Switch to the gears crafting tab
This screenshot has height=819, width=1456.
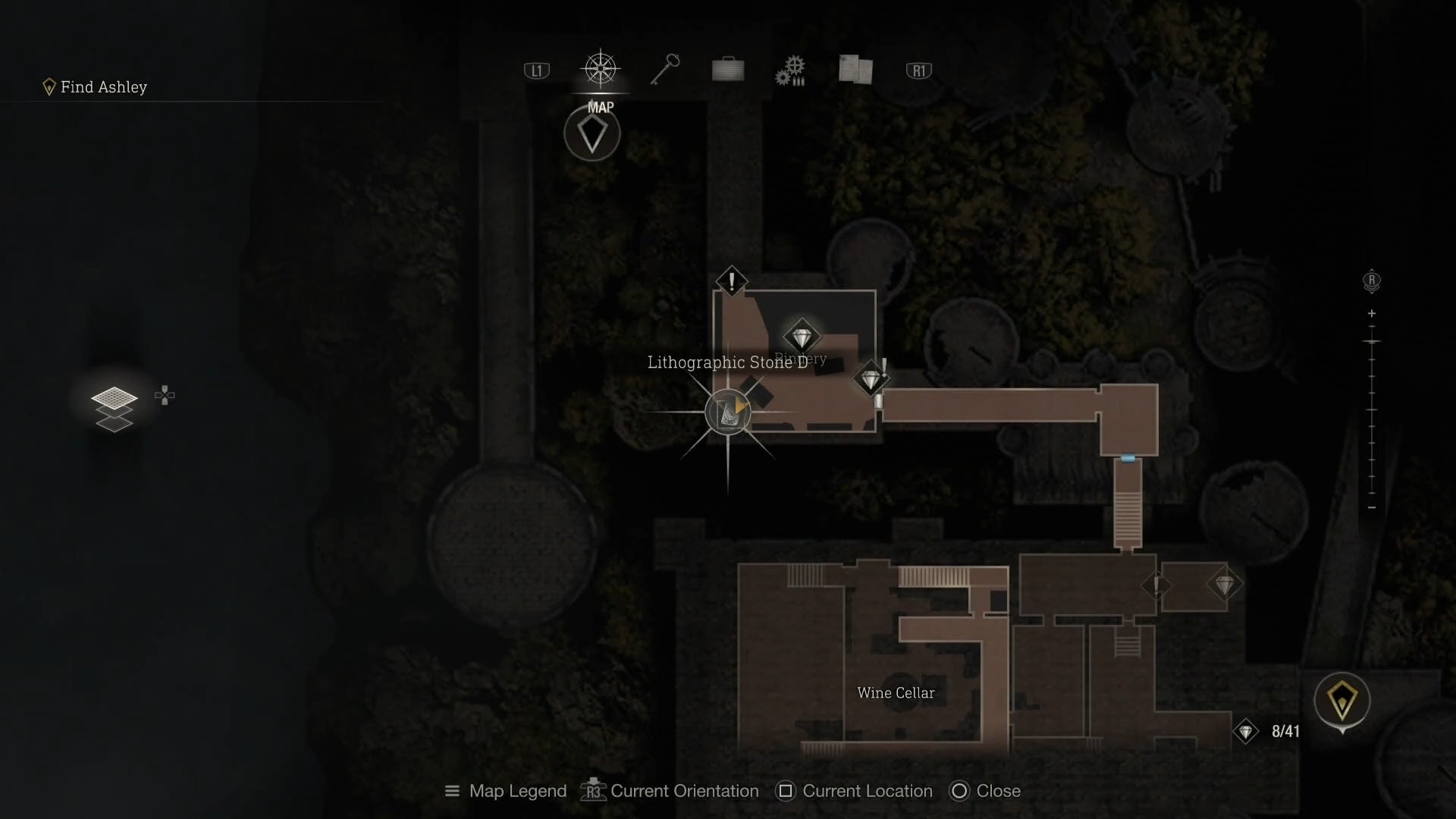click(x=790, y=71)
